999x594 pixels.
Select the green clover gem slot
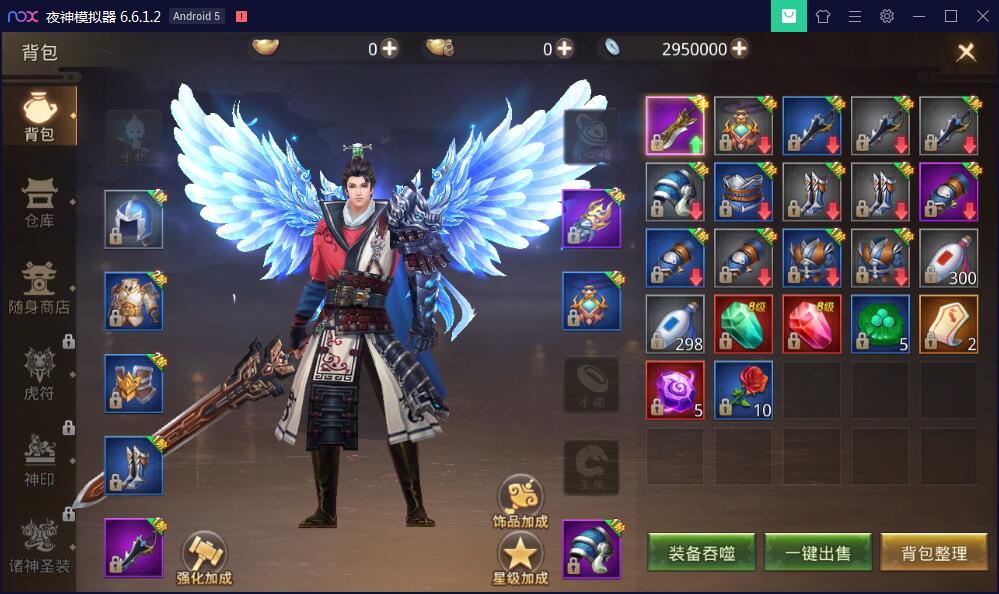tap(880, 324)
